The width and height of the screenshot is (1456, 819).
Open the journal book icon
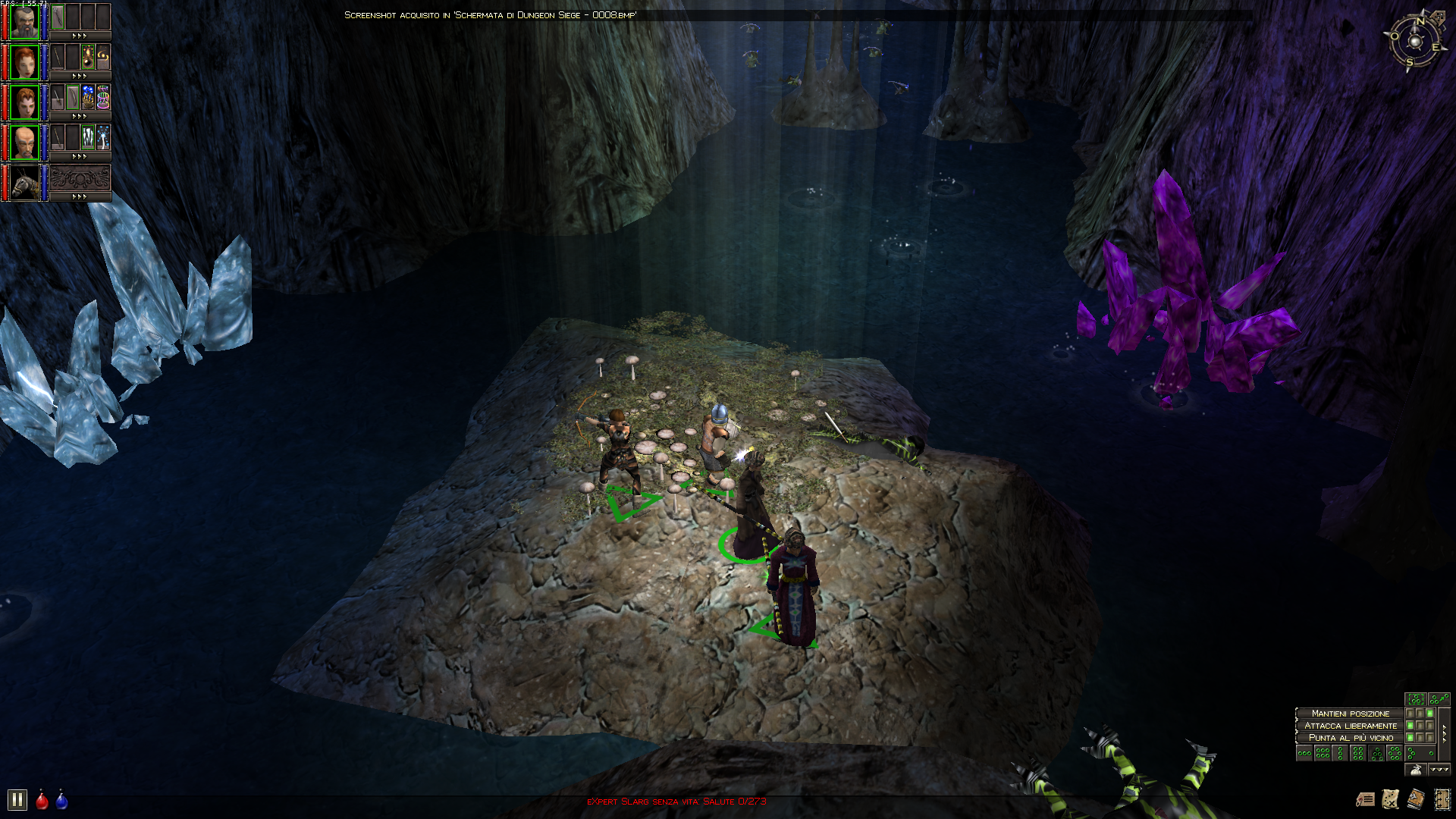tap(1415, 799)
